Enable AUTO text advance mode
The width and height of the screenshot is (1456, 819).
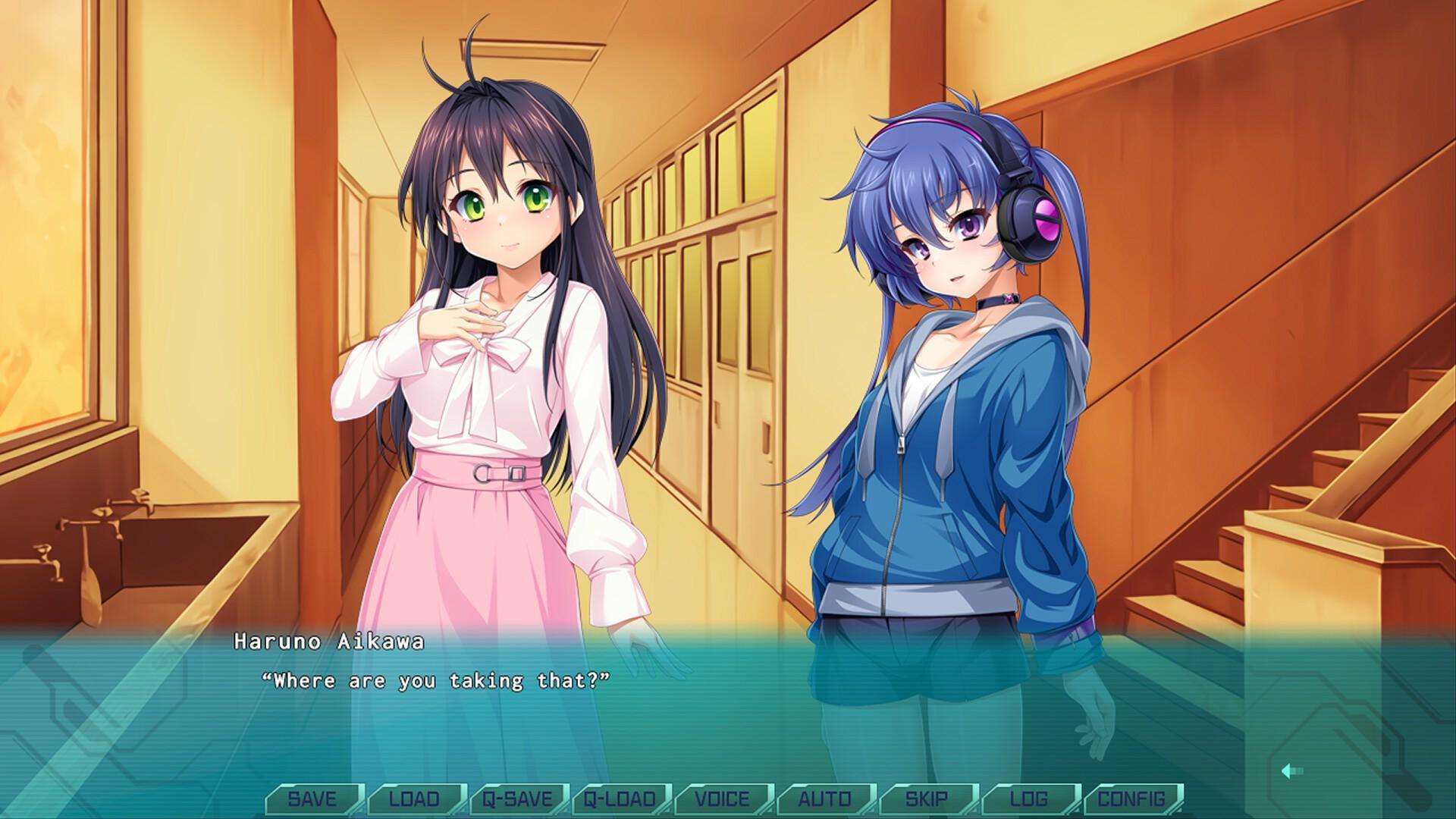(x=827, y=798)
